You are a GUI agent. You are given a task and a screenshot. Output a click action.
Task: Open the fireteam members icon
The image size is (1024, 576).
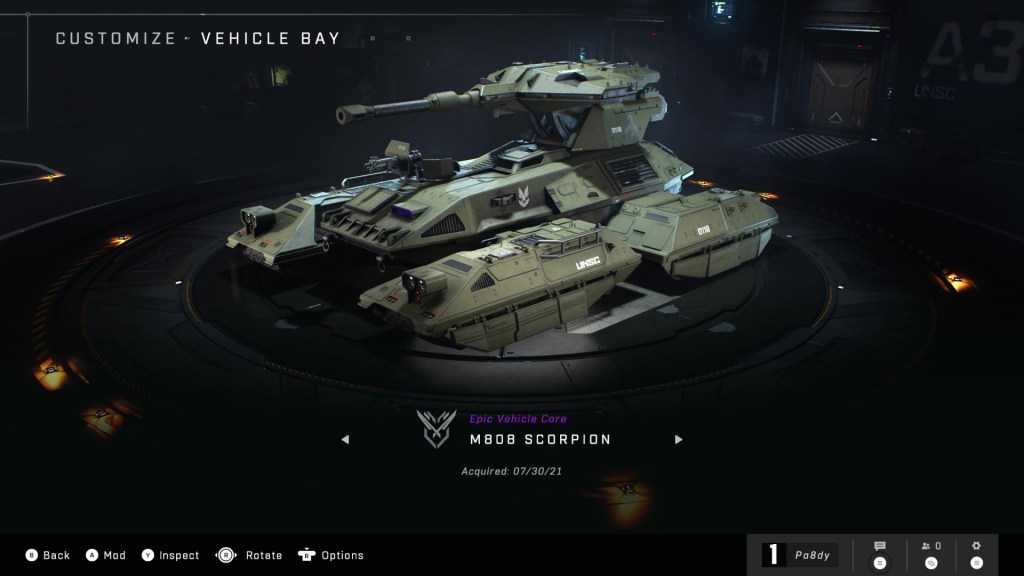pos(931,554)
